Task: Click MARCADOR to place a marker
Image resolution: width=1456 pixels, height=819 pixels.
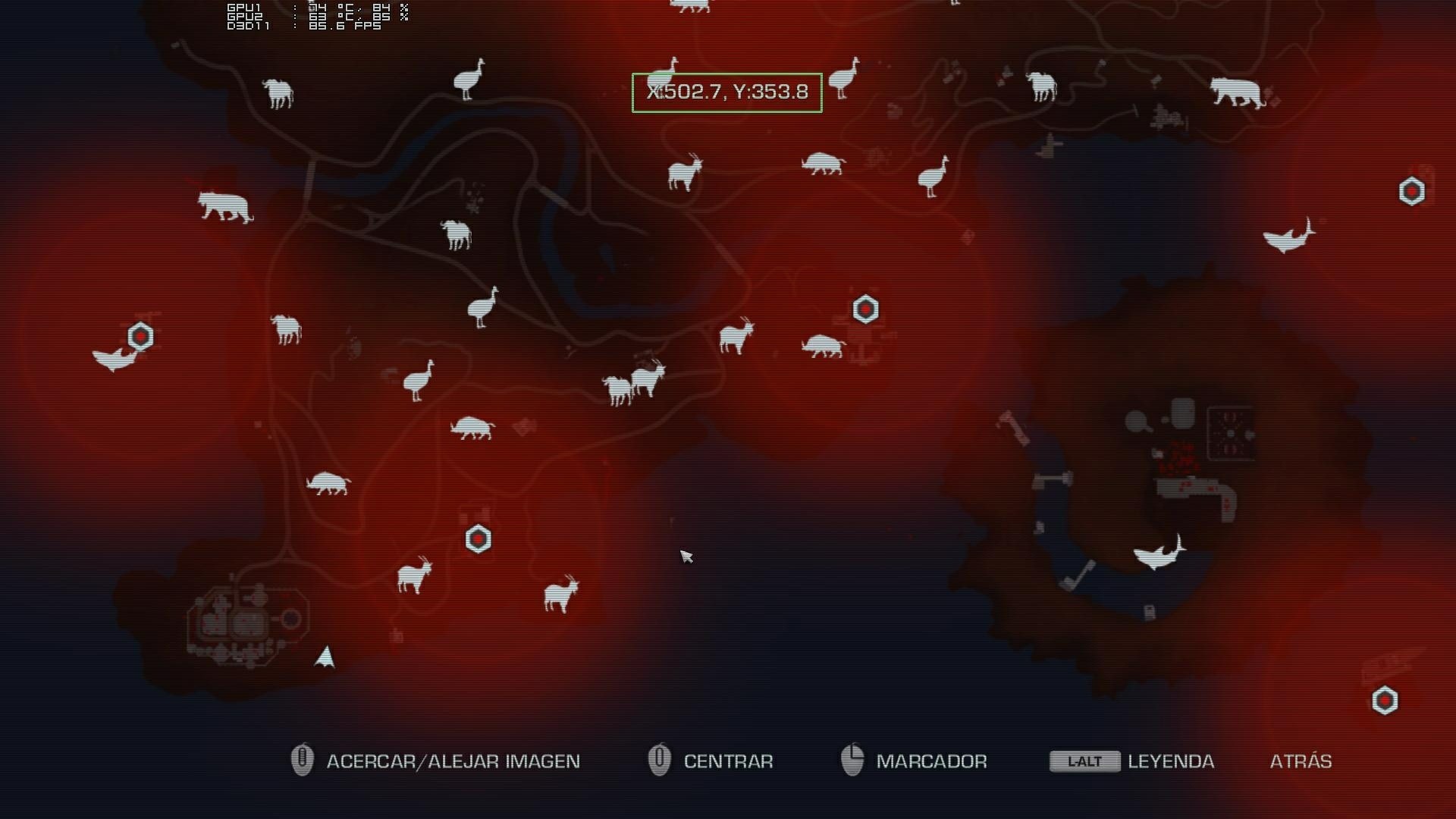Action: pyautogui.click(x=931, y=761)
